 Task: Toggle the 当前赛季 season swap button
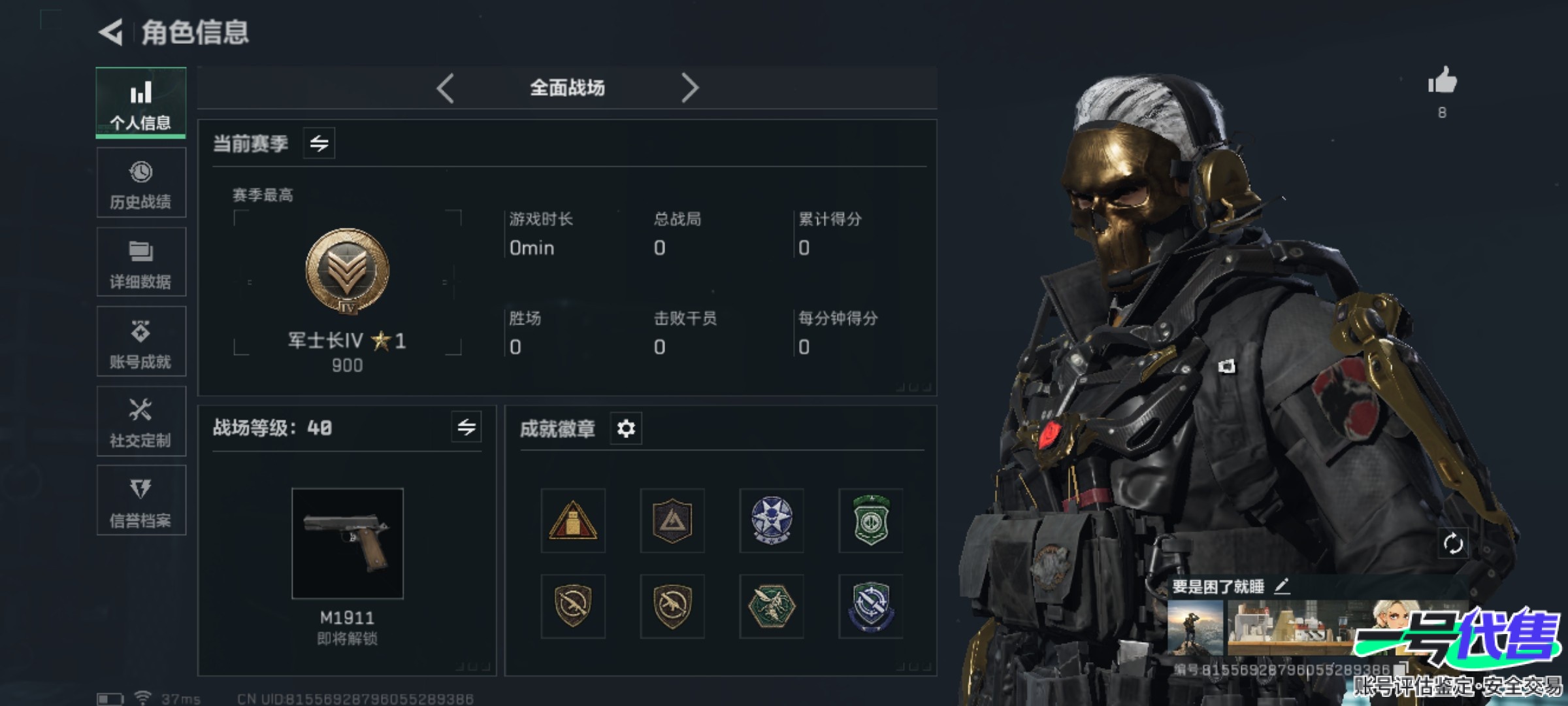(x=319, y=143)
